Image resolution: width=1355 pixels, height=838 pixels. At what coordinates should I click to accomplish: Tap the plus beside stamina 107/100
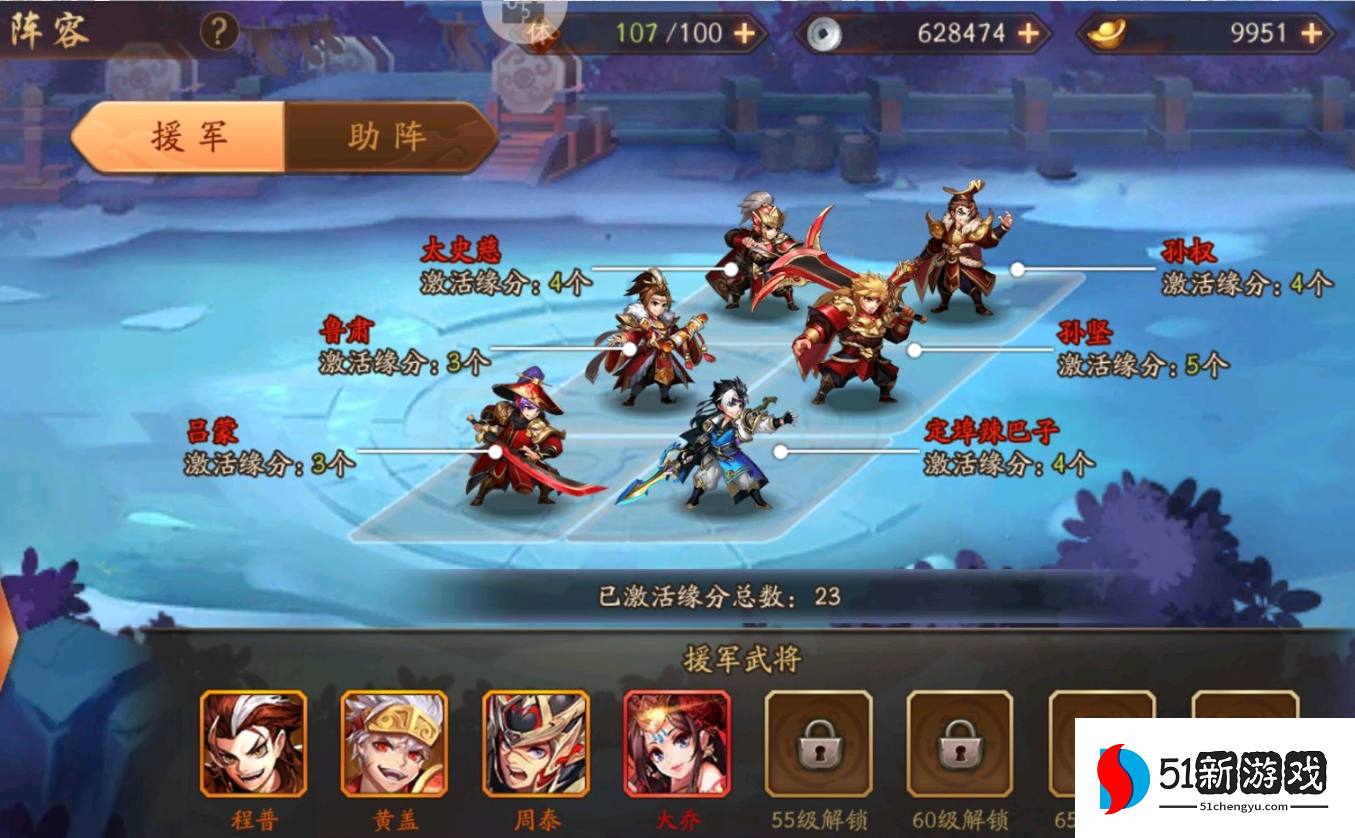(x=742, y=33)
